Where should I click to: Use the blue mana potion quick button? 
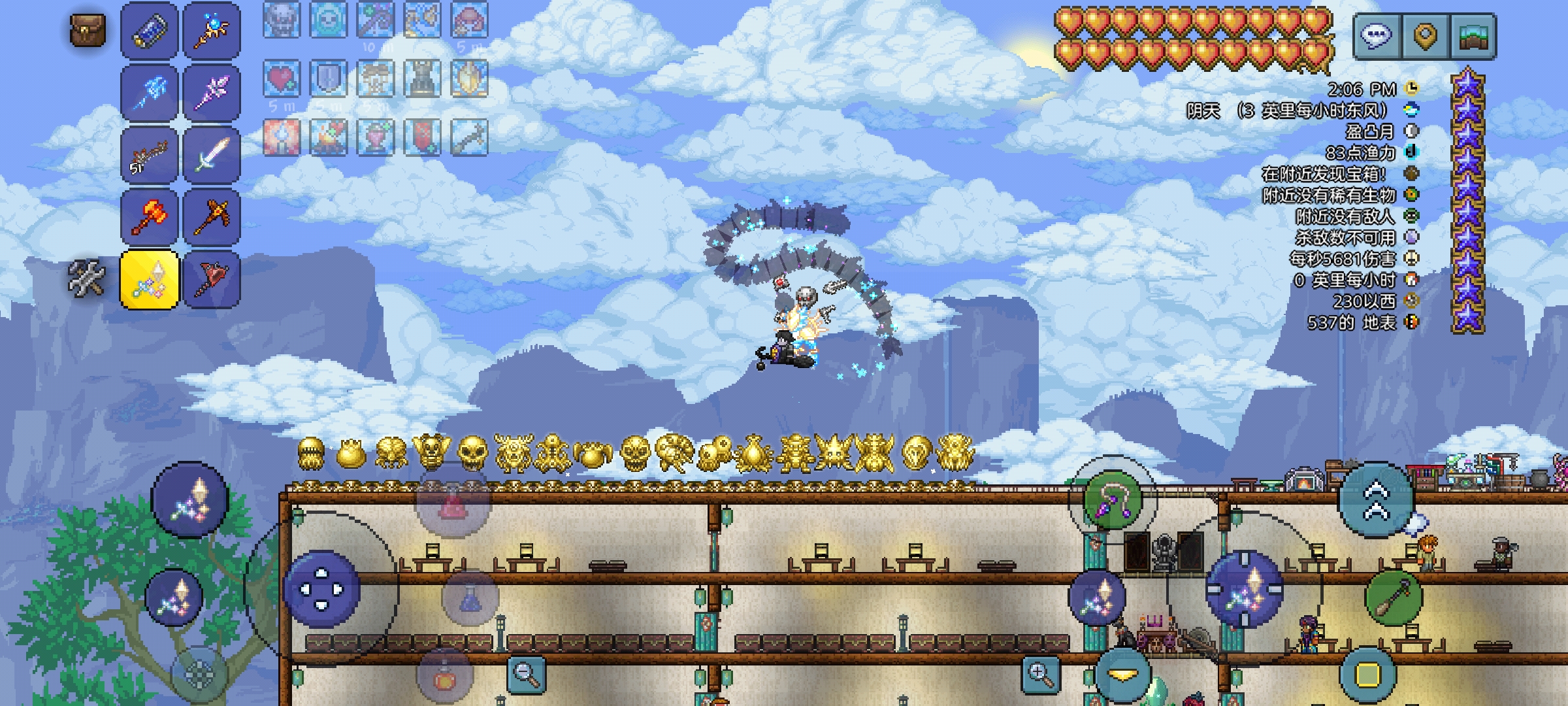click(x=470, y=598)
